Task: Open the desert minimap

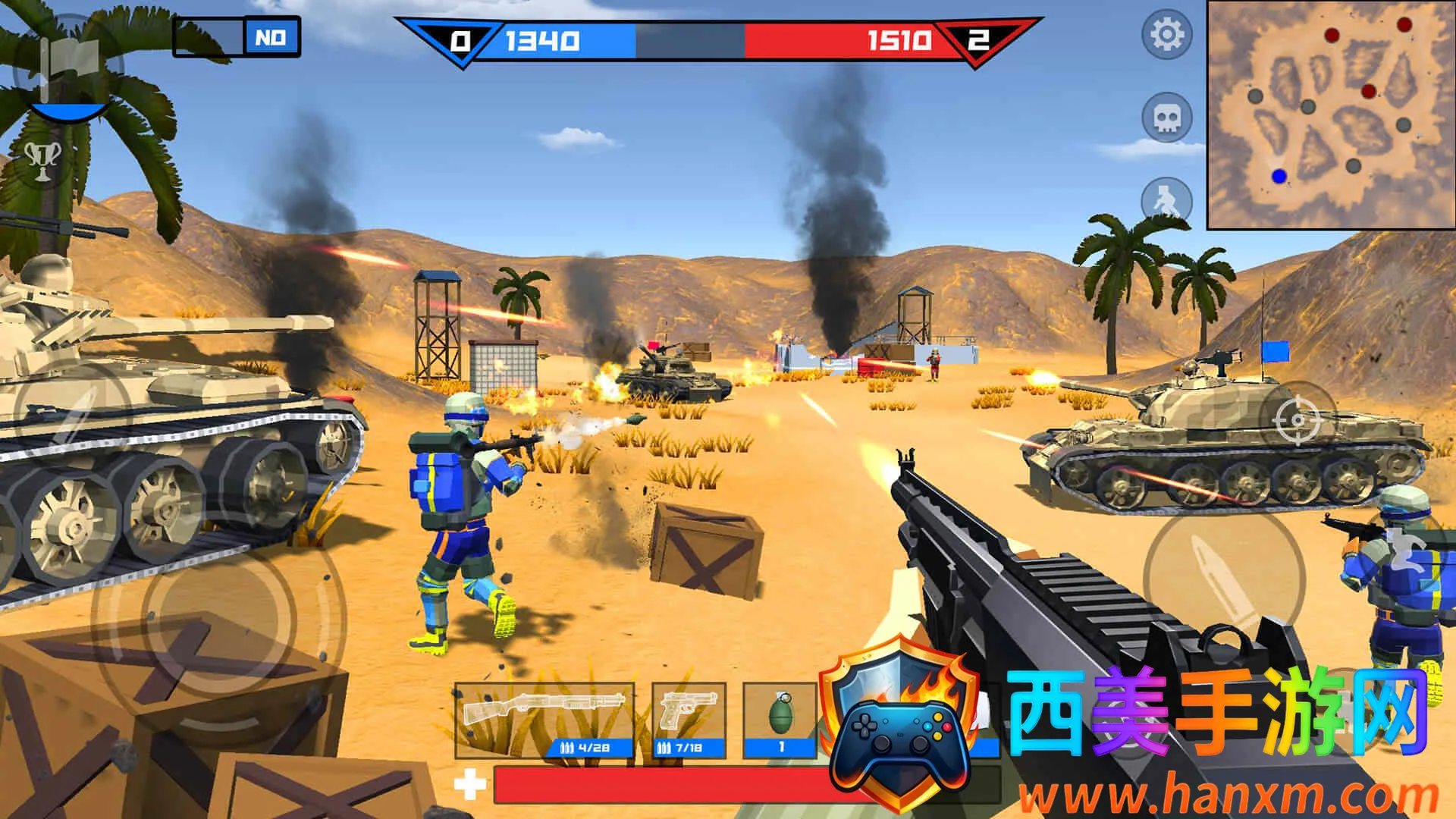Action: (x=1330, y=114)
